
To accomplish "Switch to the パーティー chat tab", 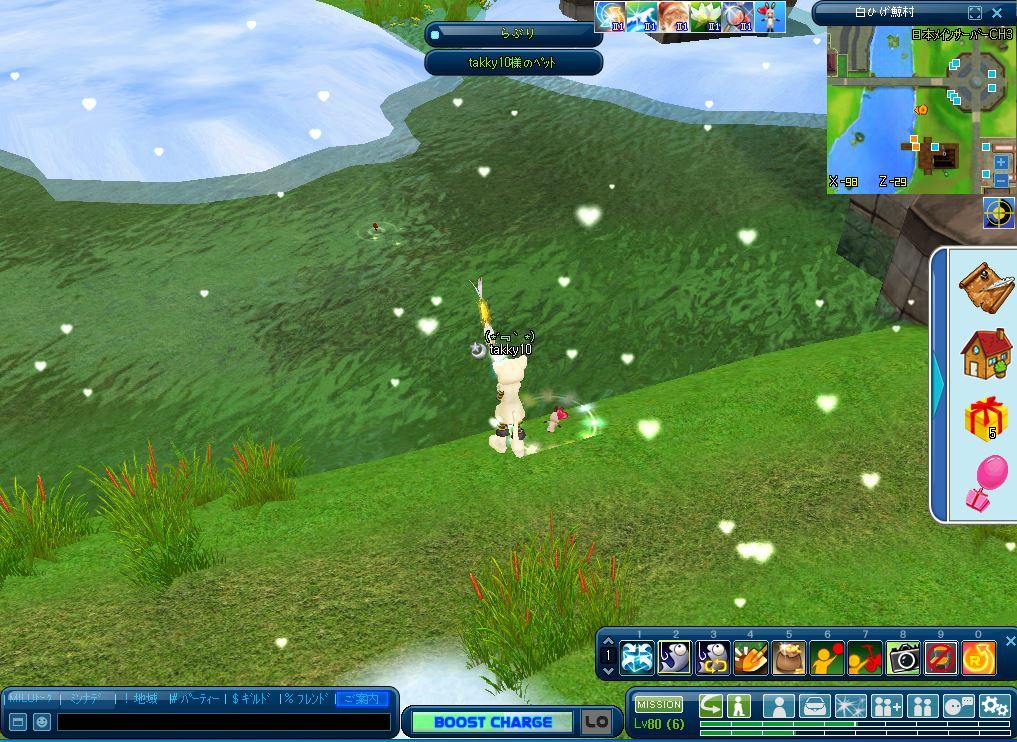I will pos(195,698).
